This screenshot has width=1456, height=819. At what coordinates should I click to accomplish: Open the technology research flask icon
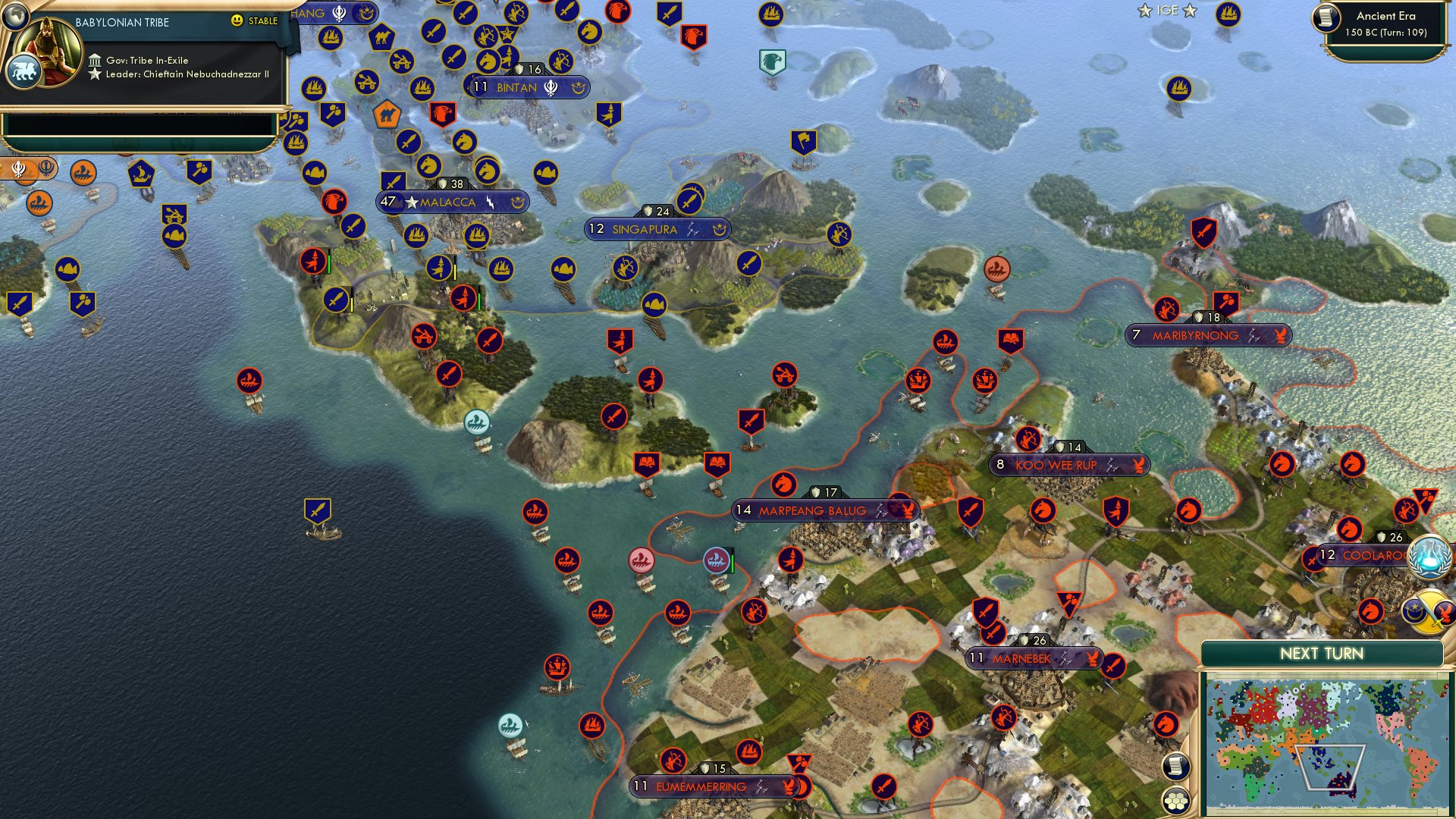1428,559
